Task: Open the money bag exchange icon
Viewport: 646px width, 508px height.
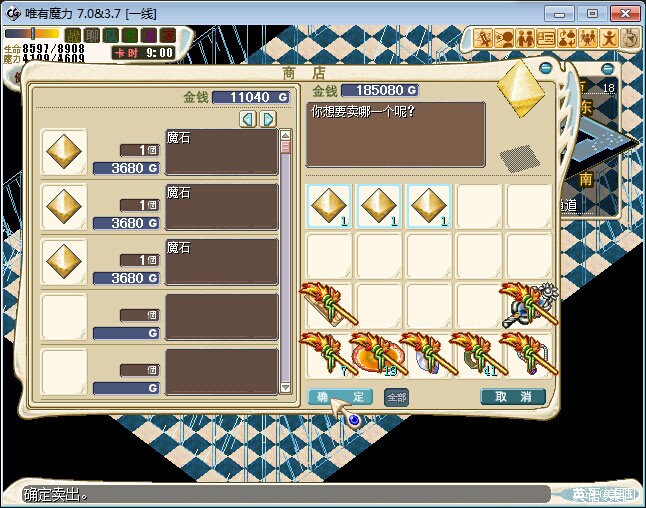Action: pos(567,38)
